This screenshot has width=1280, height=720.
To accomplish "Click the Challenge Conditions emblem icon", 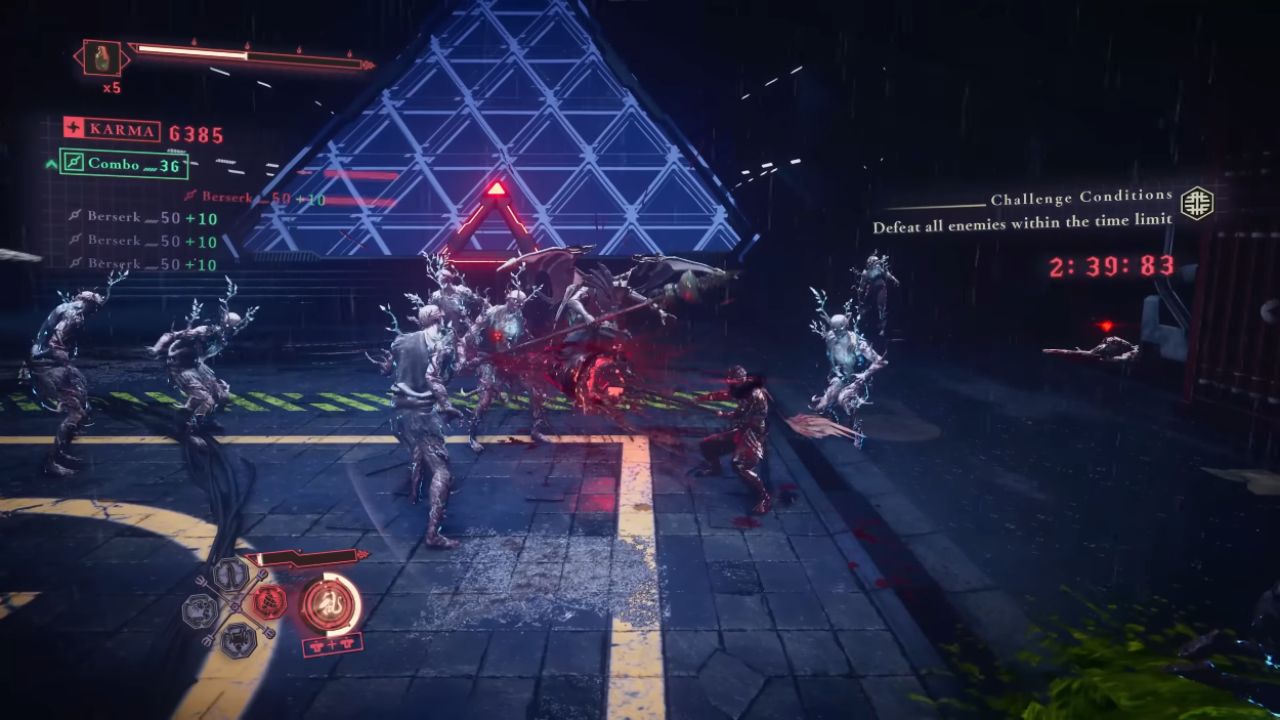I will [1196, 203].
